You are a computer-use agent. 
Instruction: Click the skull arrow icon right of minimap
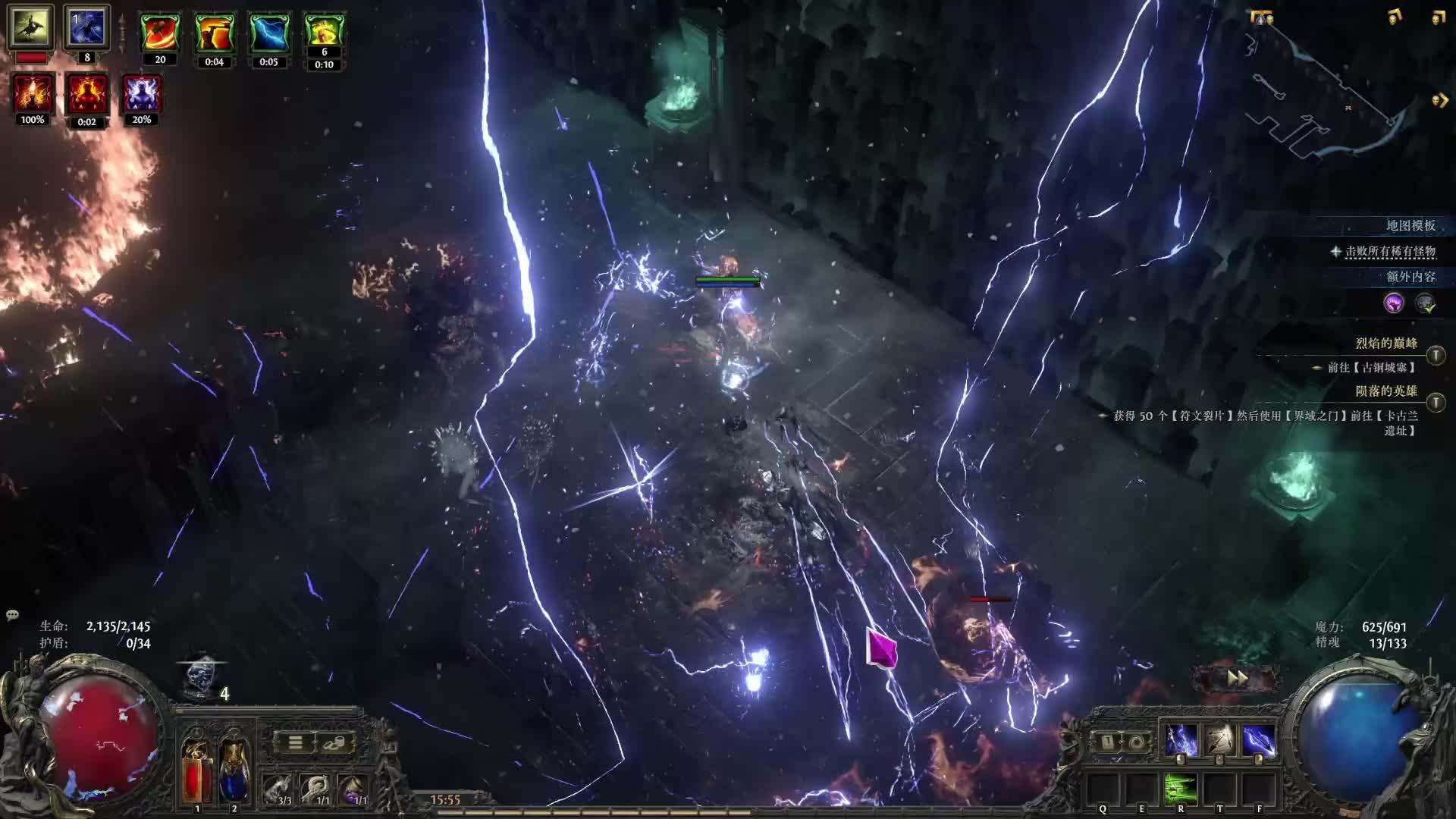click(x=1439, y=100)
